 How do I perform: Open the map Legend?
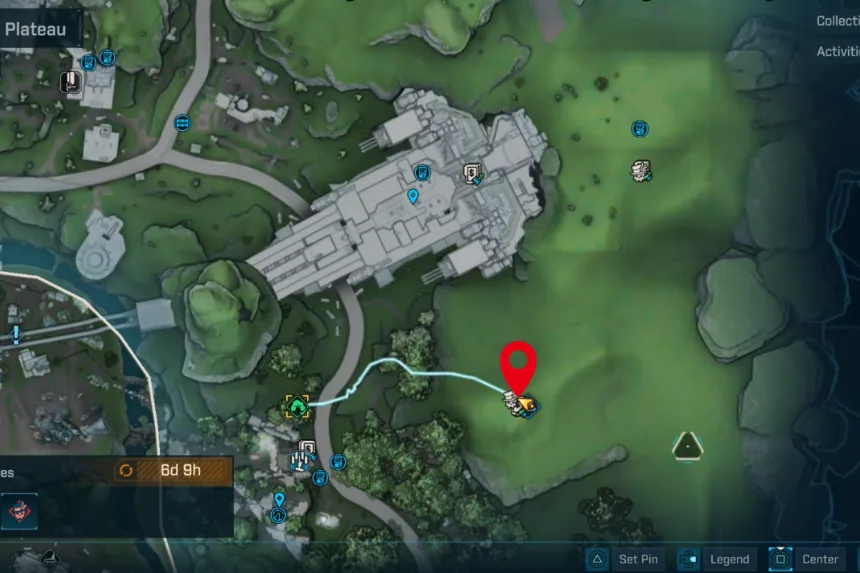(x=716, y=559)
